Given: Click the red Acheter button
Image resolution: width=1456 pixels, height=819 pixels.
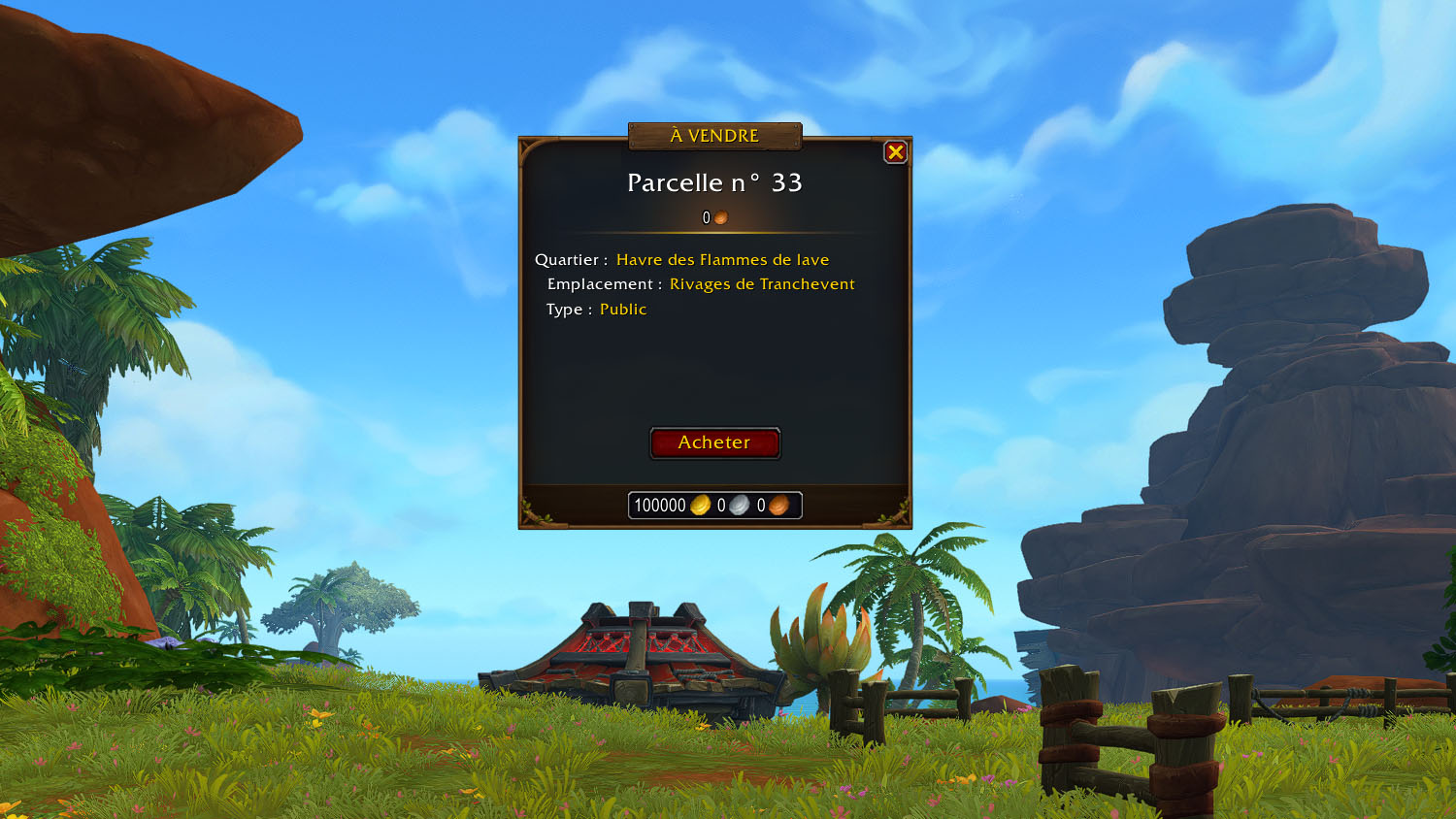Looking at the screenshot, I should pos(714,442).
